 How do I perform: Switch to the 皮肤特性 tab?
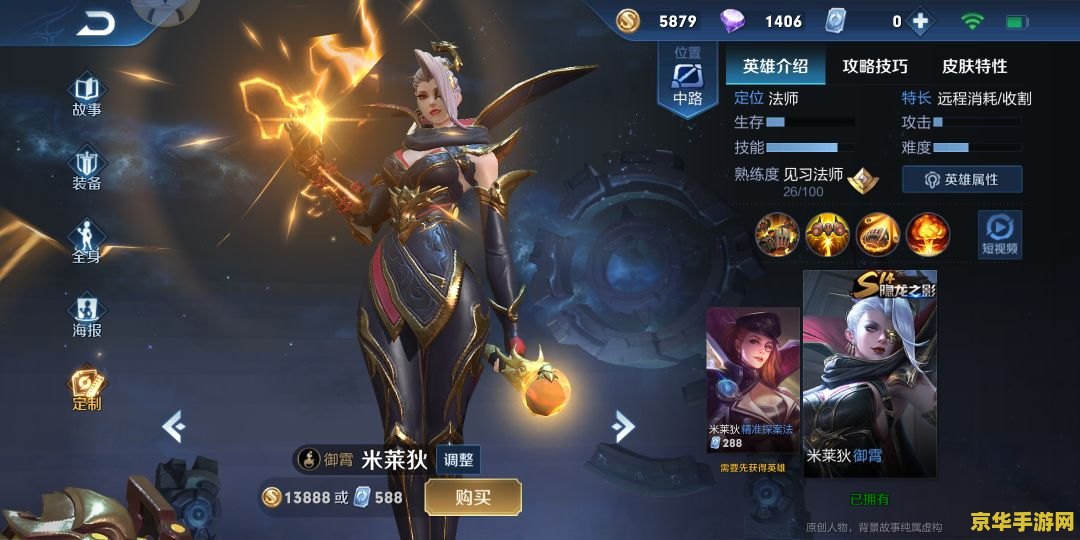click(974, 67)
